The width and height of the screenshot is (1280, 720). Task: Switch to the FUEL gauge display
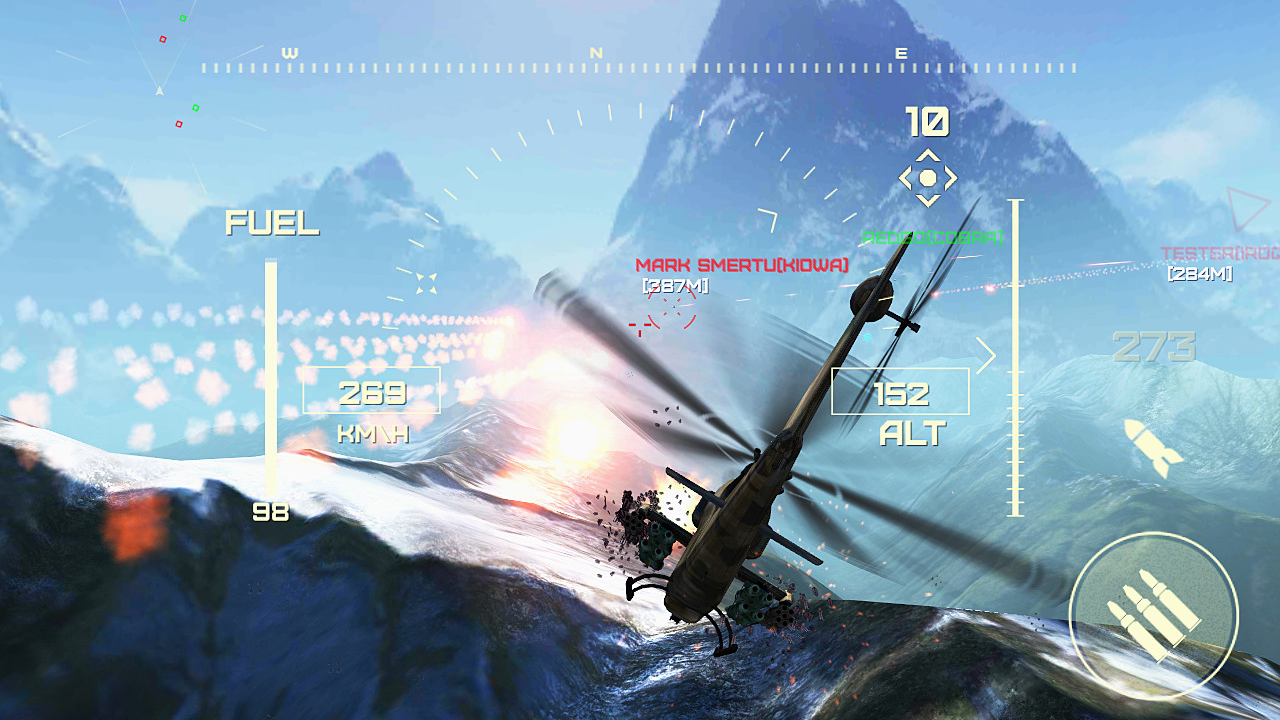272,224
